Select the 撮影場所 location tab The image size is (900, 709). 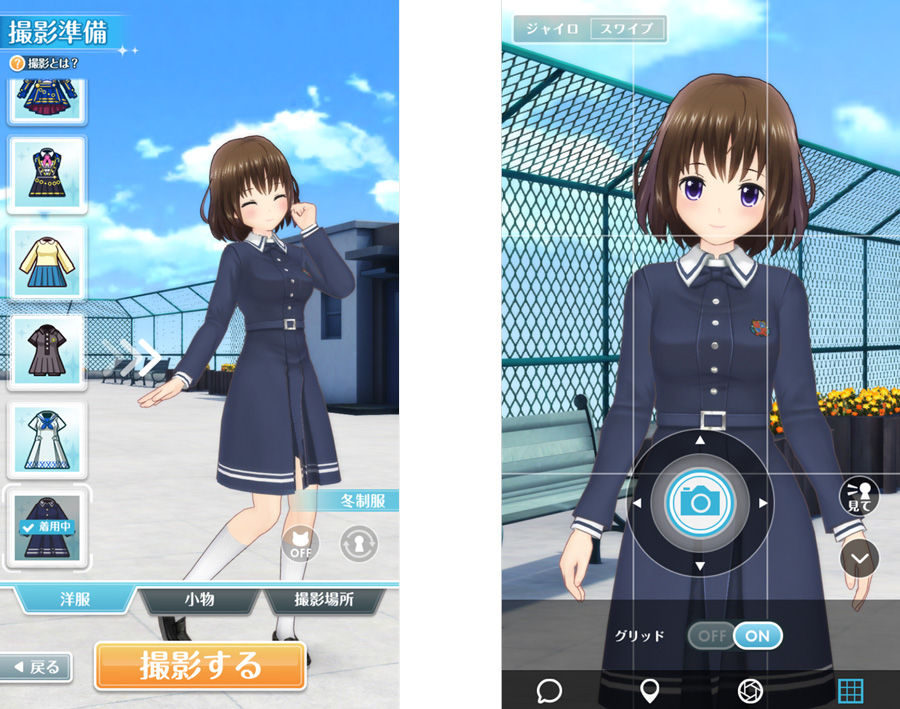point(323,600)
